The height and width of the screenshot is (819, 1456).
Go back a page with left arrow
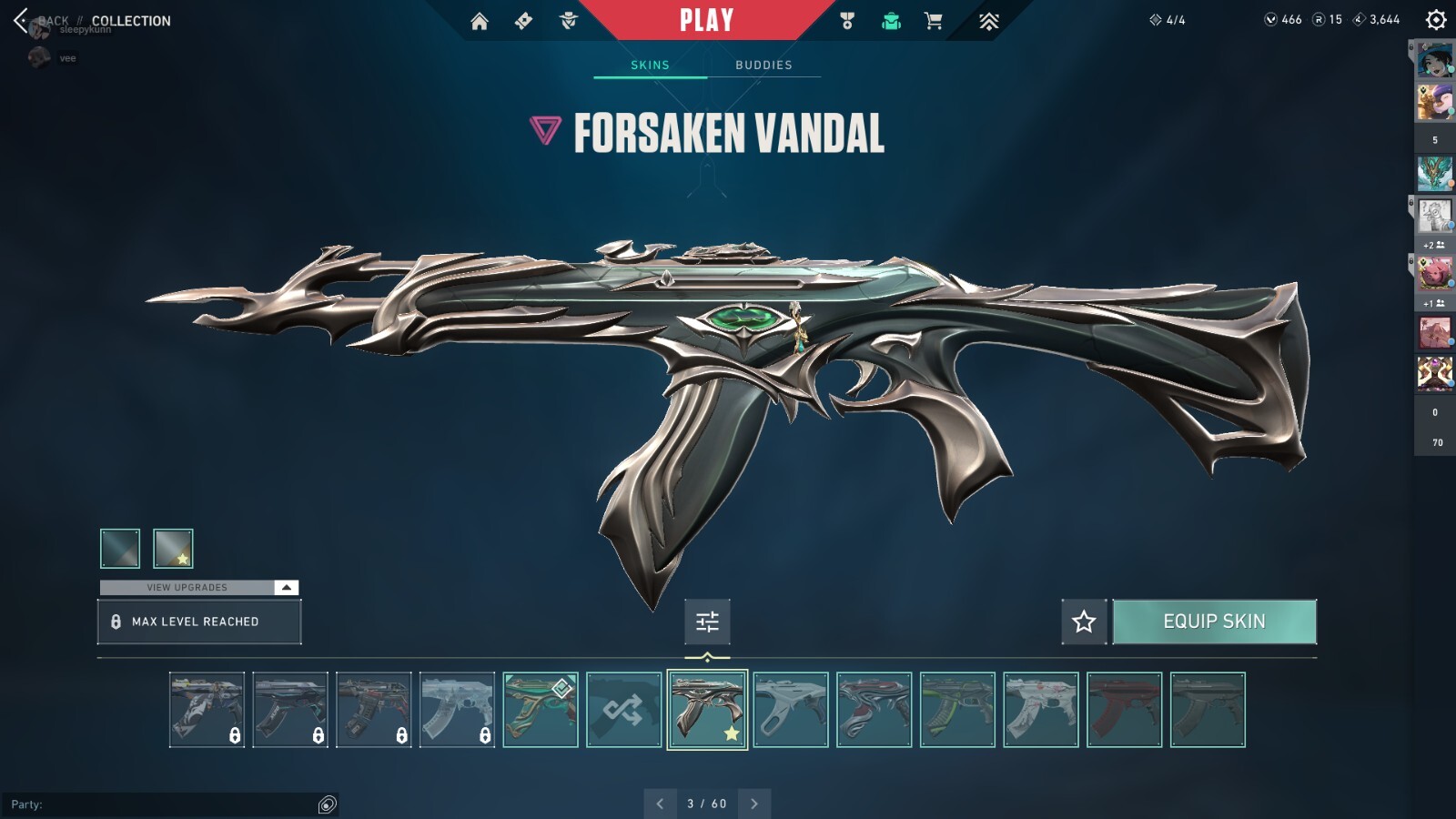click(x=661, y=804)
